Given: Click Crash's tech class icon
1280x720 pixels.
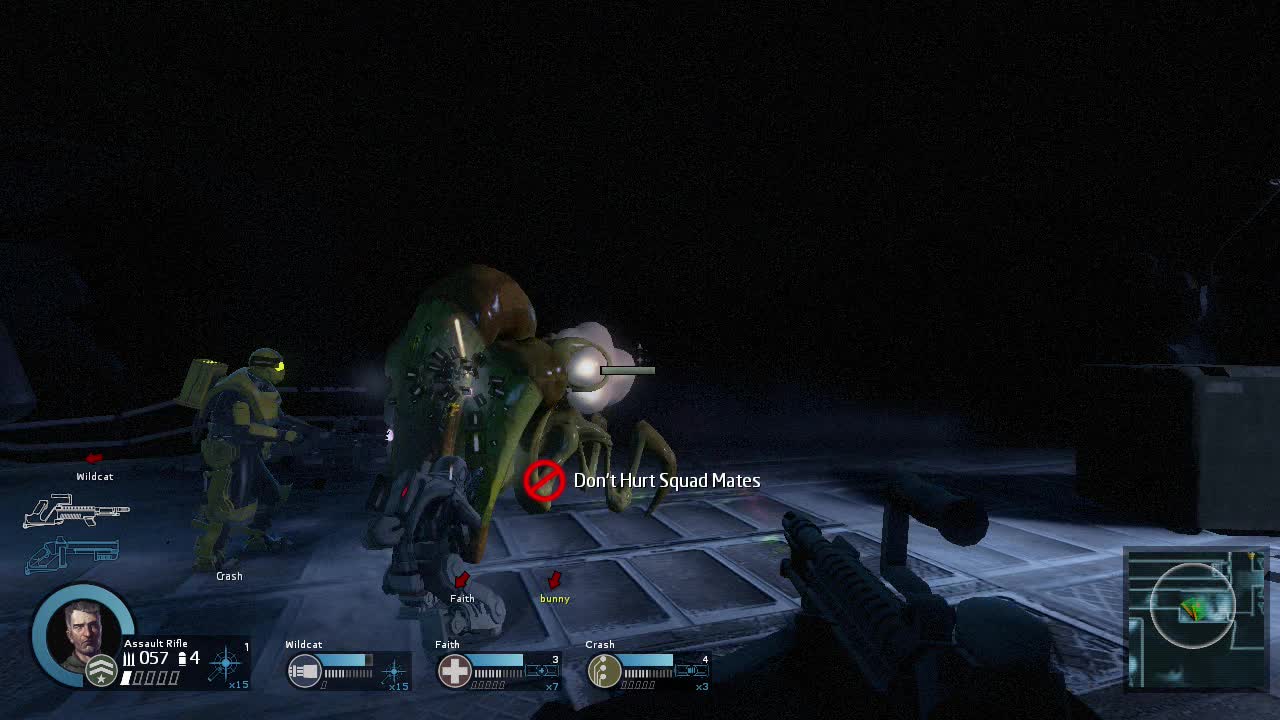Looking at the screenshot, I should pyautogui.click(x=604, y=669).
